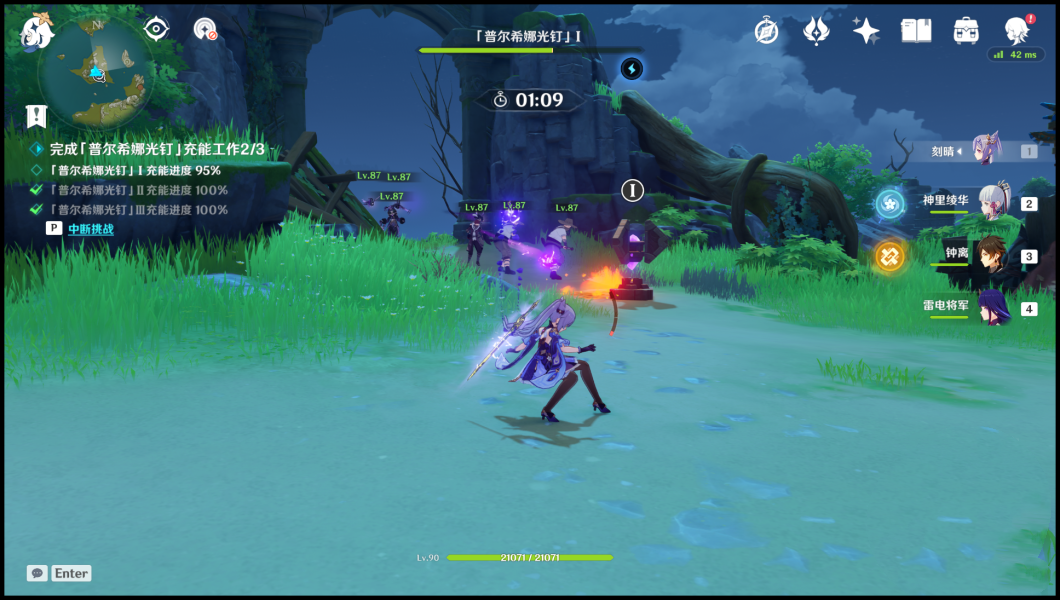The height and width of the screenshot is (600, 1060).
Task: Open the chat box with Enter label
Action: pyautogui.click(x=60, y=573)
